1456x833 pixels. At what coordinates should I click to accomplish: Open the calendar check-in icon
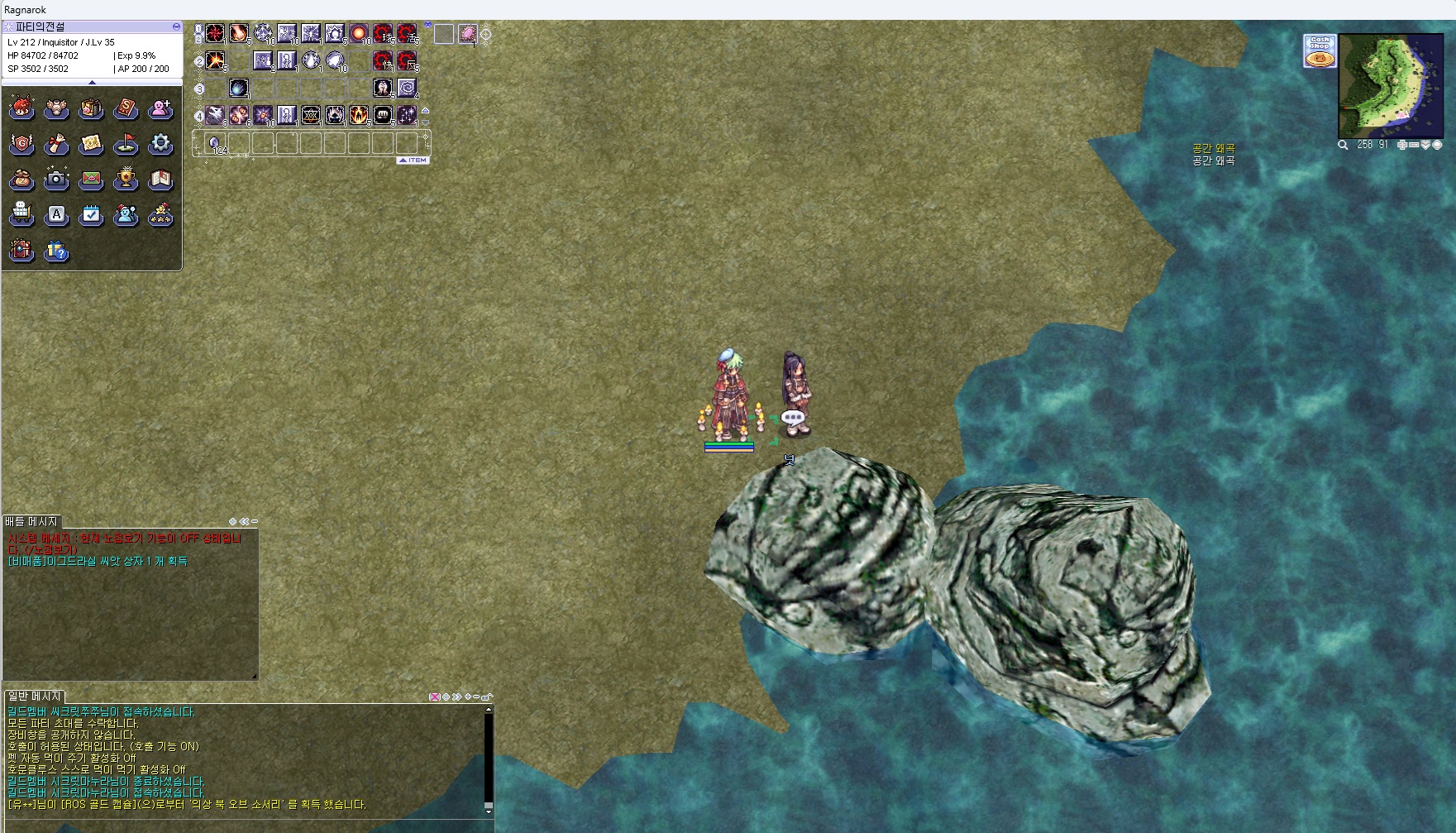[91, 215]
